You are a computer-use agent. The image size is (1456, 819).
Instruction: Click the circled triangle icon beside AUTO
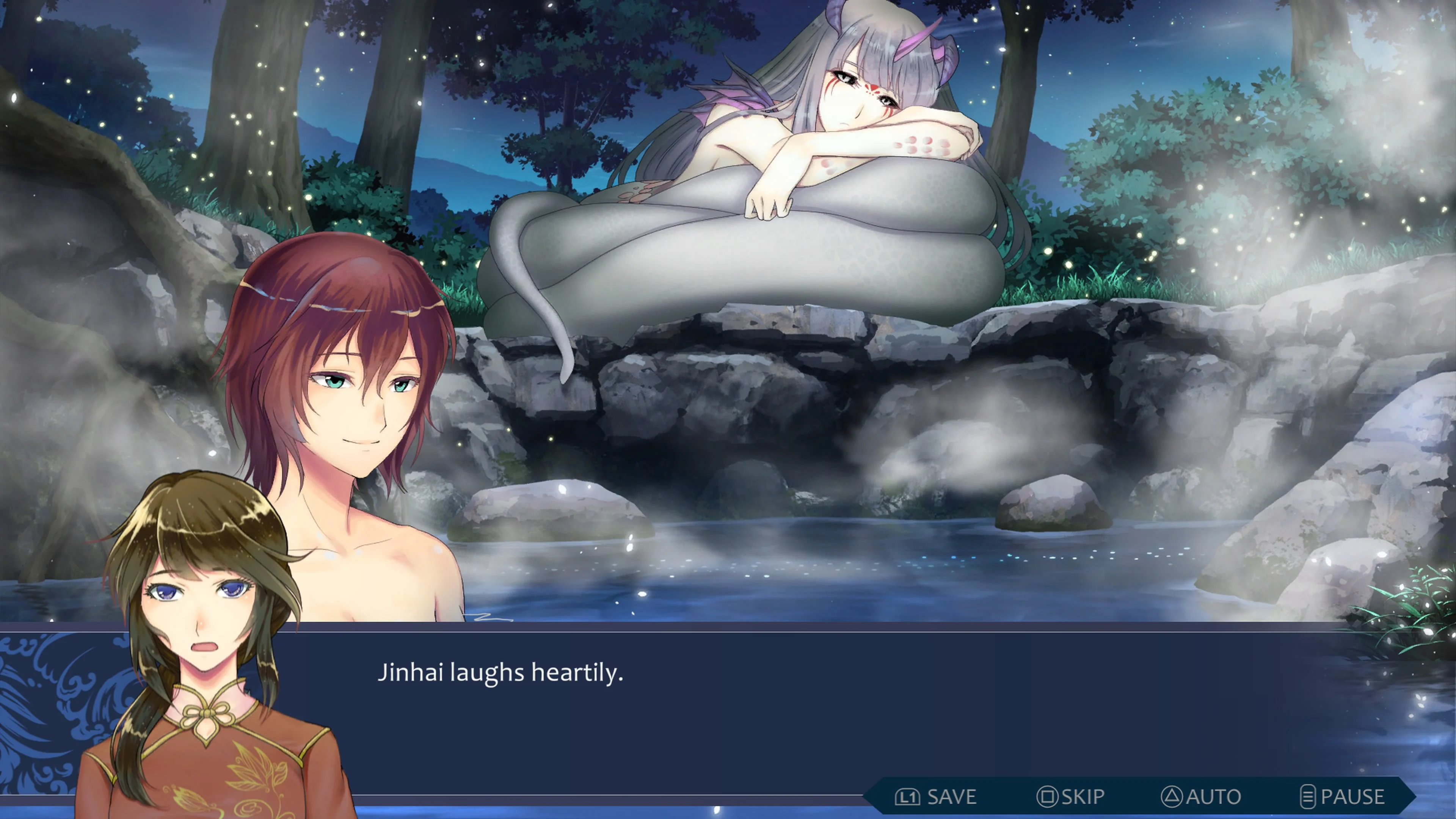[x=1171, y=796]
